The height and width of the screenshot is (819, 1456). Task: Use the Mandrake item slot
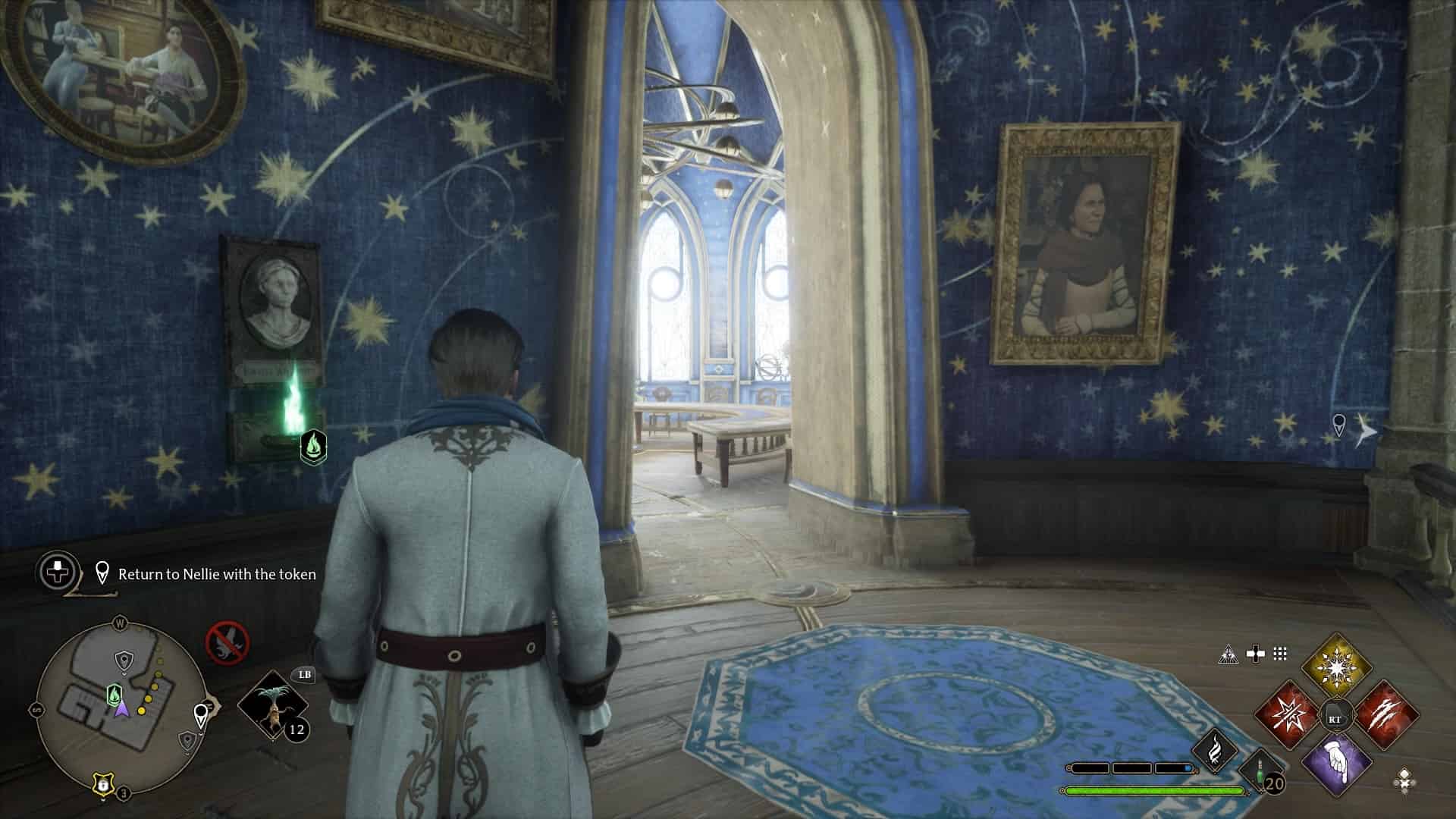pyautogui.click(x=273, y=704)
